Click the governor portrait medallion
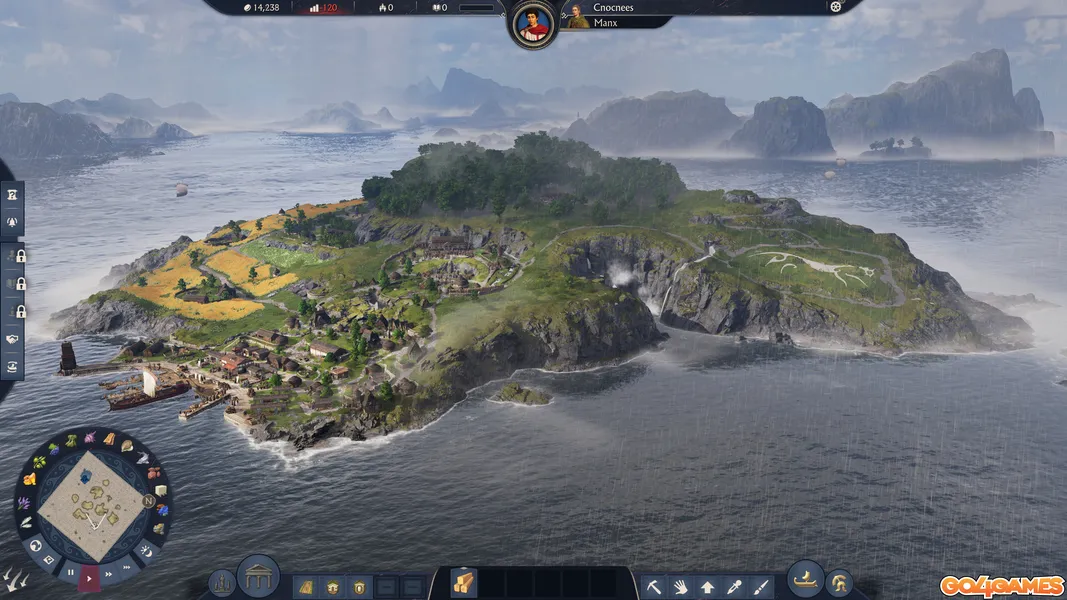 (533, 25)
